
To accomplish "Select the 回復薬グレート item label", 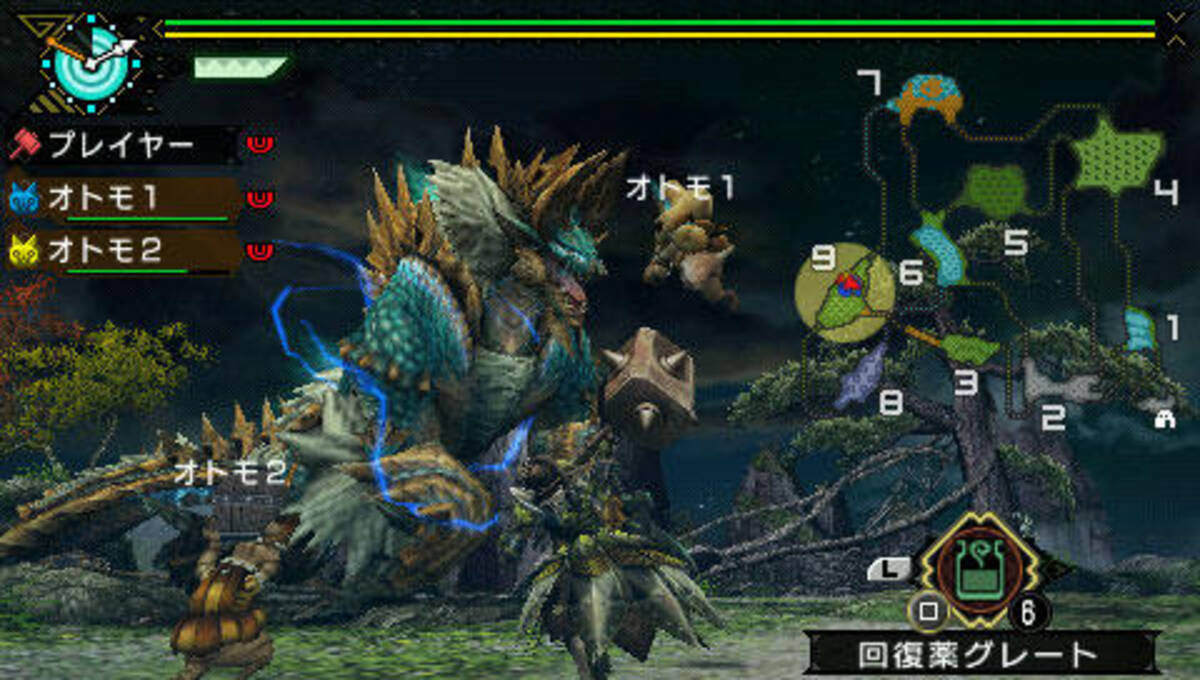I will [x=978, y=655].
